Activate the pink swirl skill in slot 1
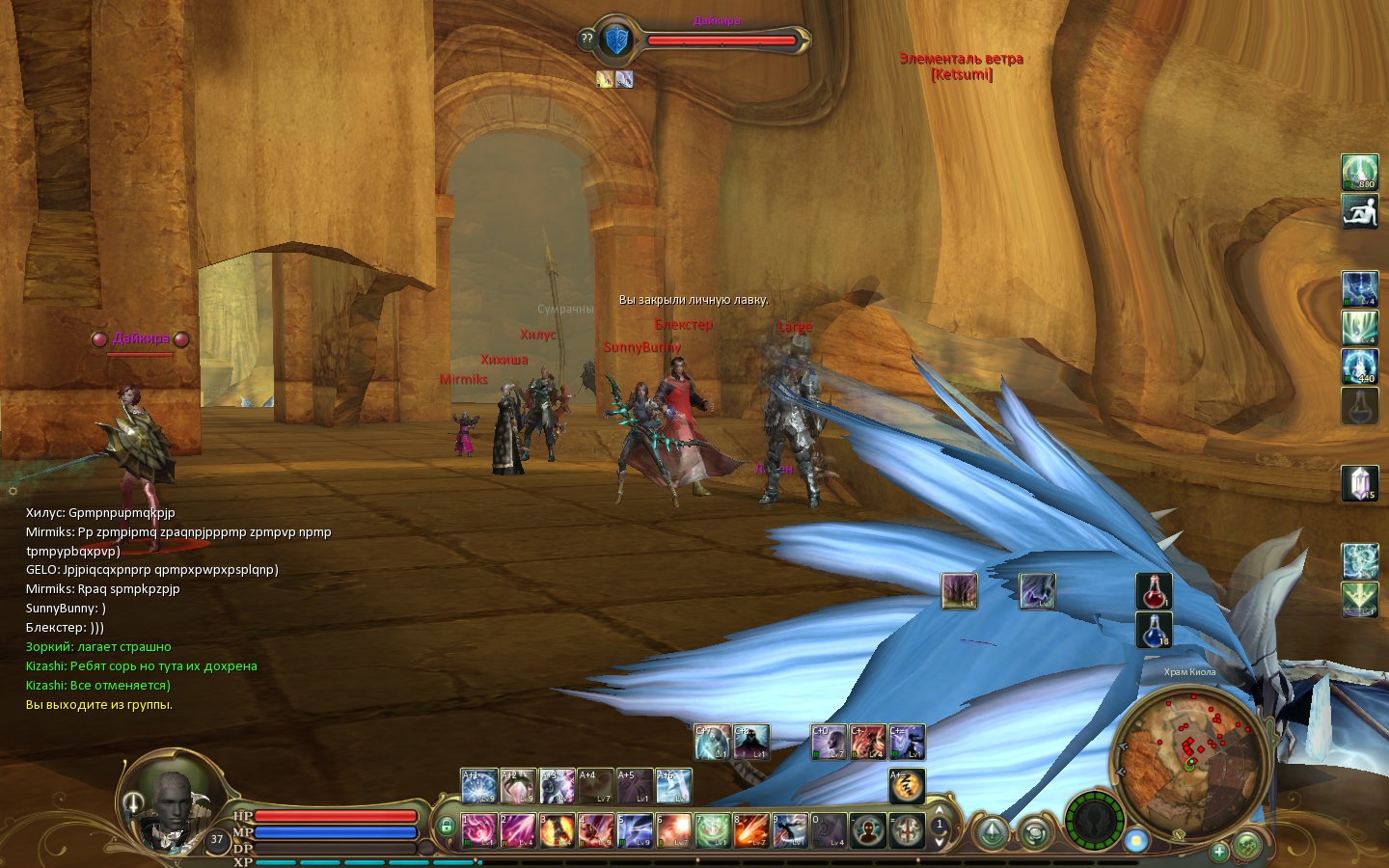 [478, 829]
